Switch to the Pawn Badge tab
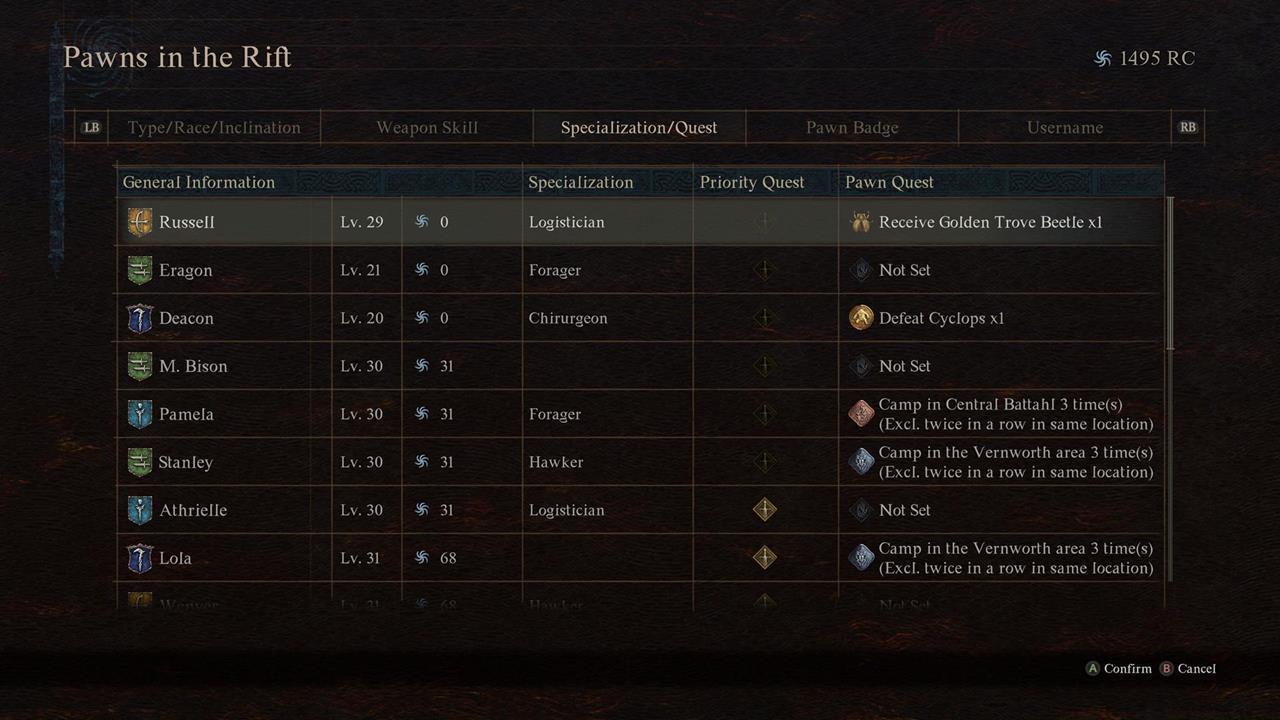 point(851,127)
